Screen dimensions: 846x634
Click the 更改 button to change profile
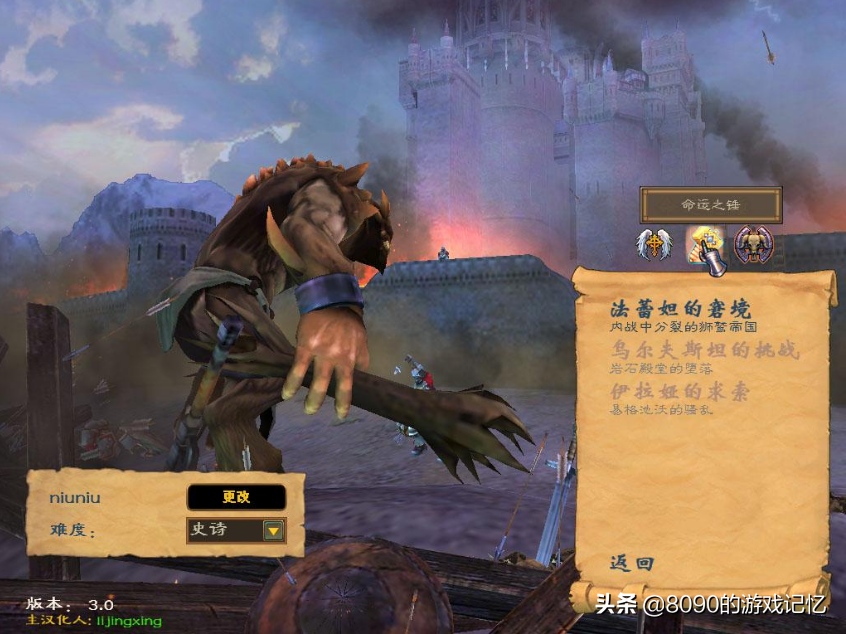(236, 497)
